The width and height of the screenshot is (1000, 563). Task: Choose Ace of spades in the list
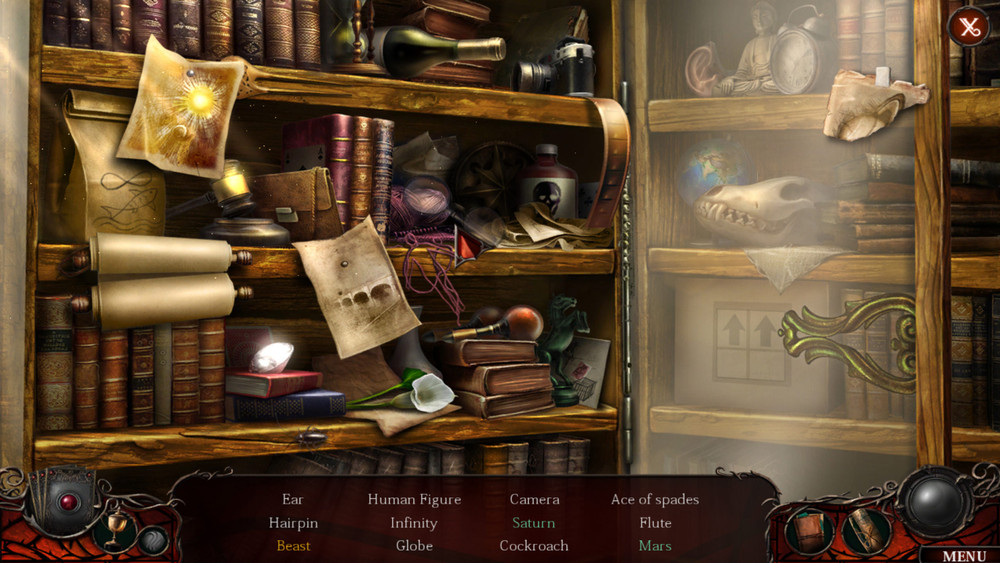click(x=655, y=499)
